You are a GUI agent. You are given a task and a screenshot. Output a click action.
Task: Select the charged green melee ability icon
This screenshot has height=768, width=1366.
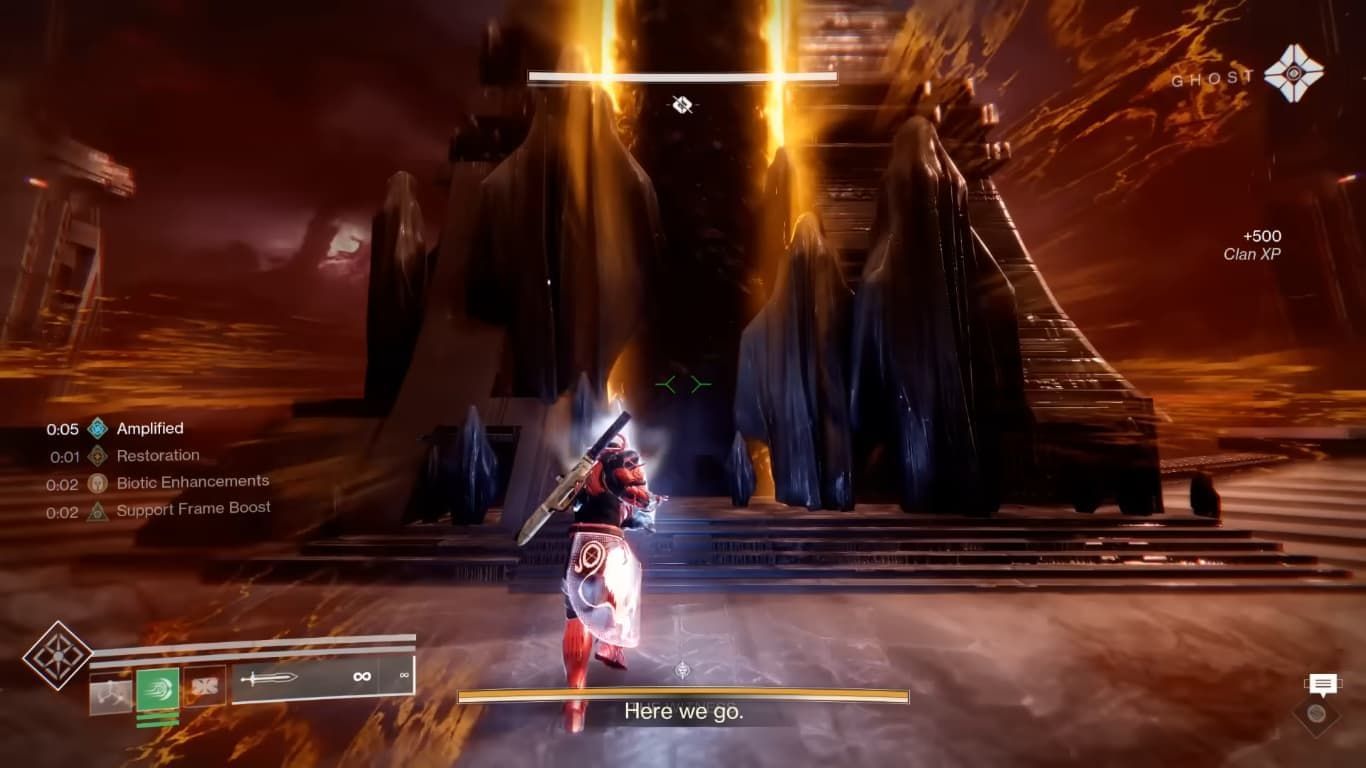tap(158, 688)
